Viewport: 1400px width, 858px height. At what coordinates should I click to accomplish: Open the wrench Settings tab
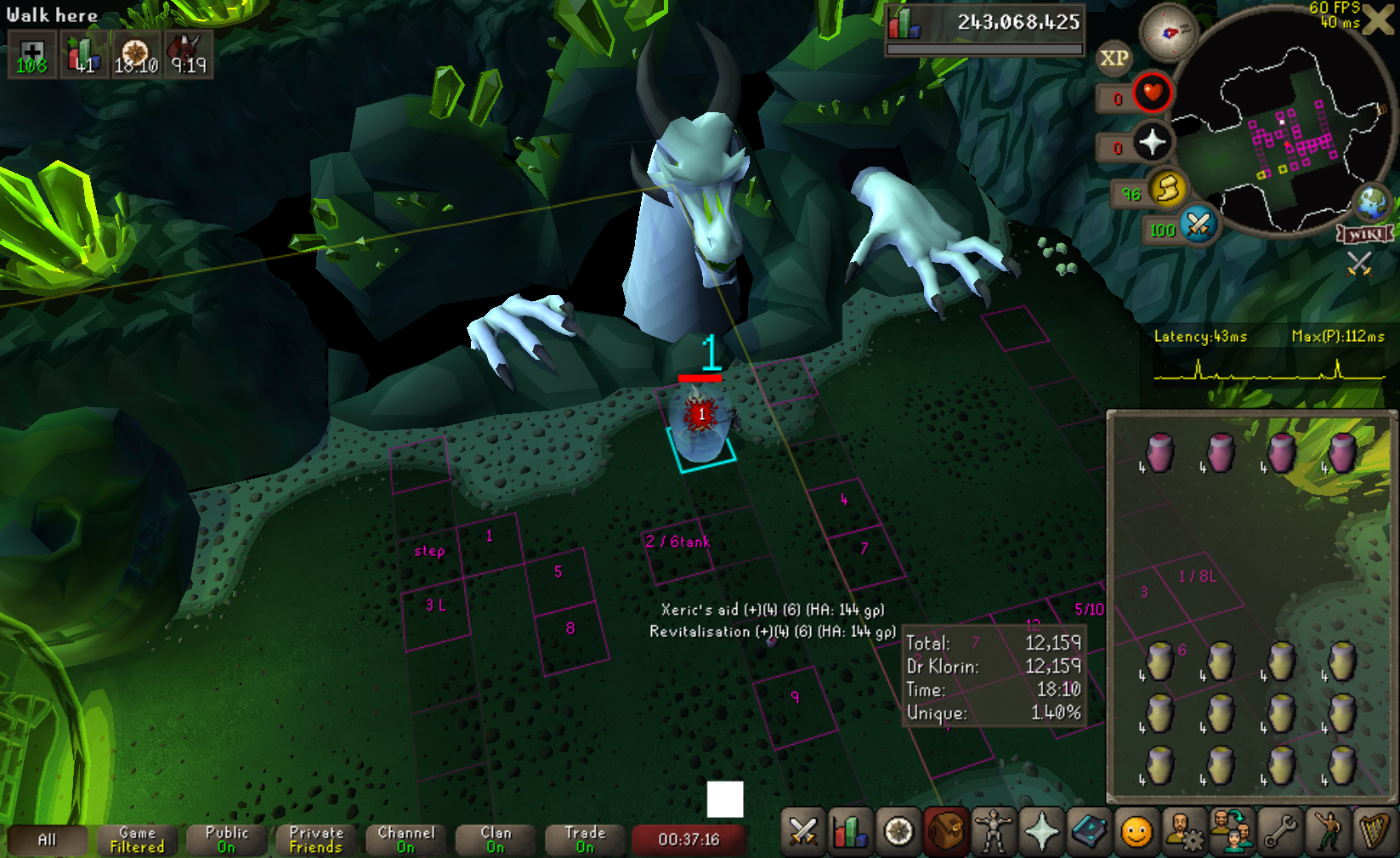point(1280,832)
